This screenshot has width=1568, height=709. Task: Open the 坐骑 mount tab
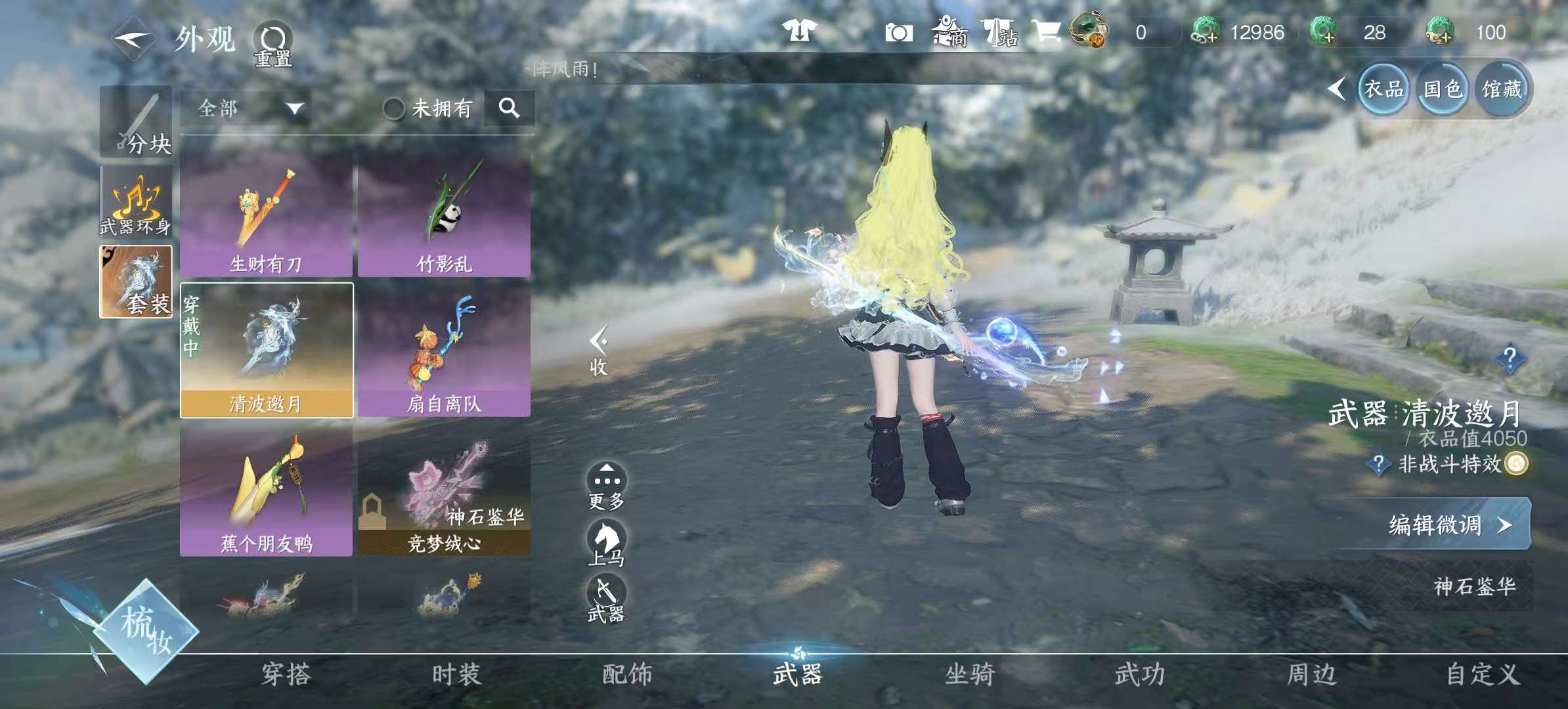[x=970, y=675]
